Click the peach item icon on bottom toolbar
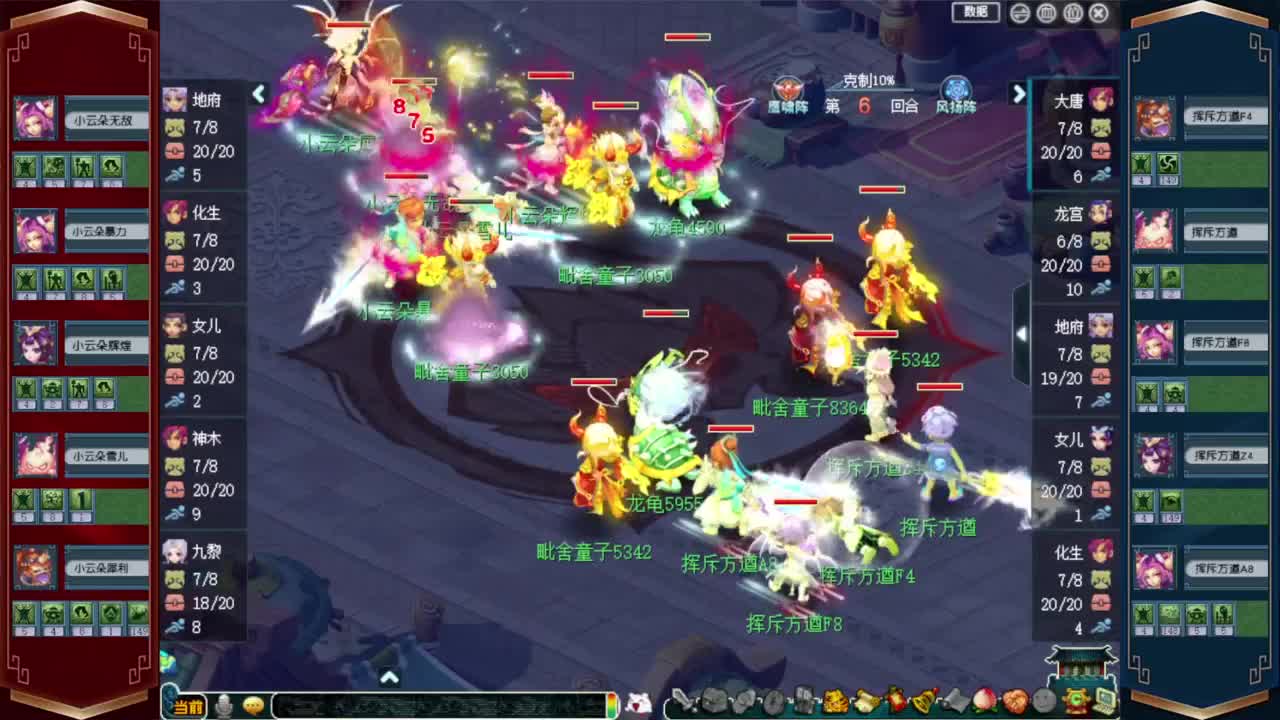 (x=985, y=702)
